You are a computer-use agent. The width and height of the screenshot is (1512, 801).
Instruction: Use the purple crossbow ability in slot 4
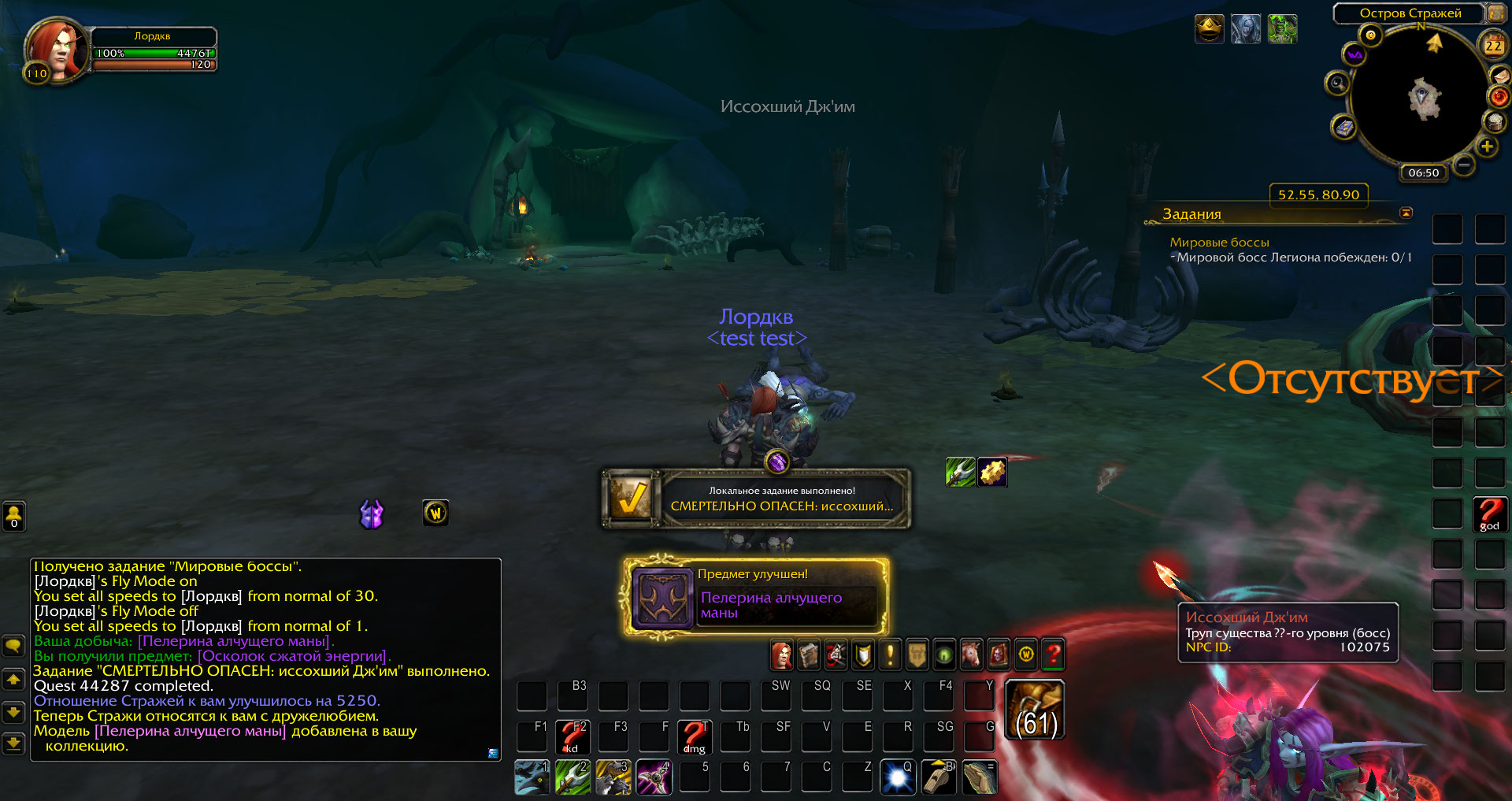(x=654, y=778)
